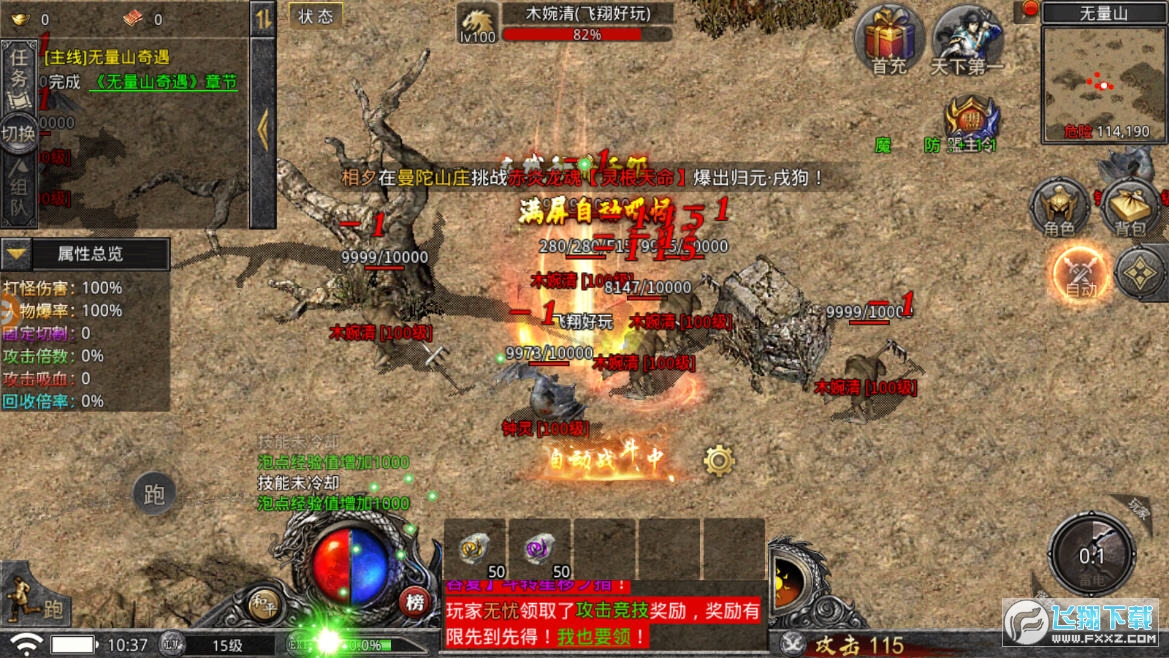The image size is (1169, 658).
Task: Click the round 跑 run button
Action: [x=154, y=494]
